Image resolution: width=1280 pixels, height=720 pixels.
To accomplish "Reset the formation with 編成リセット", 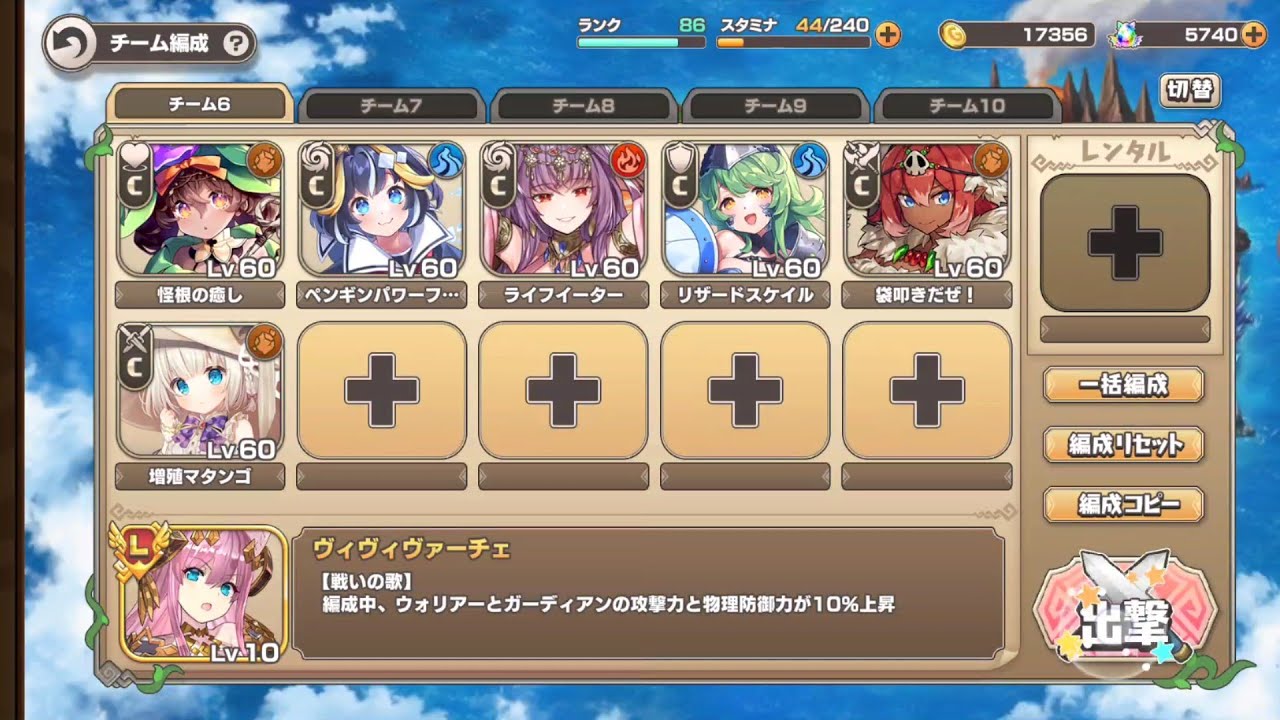I will pyautogui.click(x=1124, y=445).
